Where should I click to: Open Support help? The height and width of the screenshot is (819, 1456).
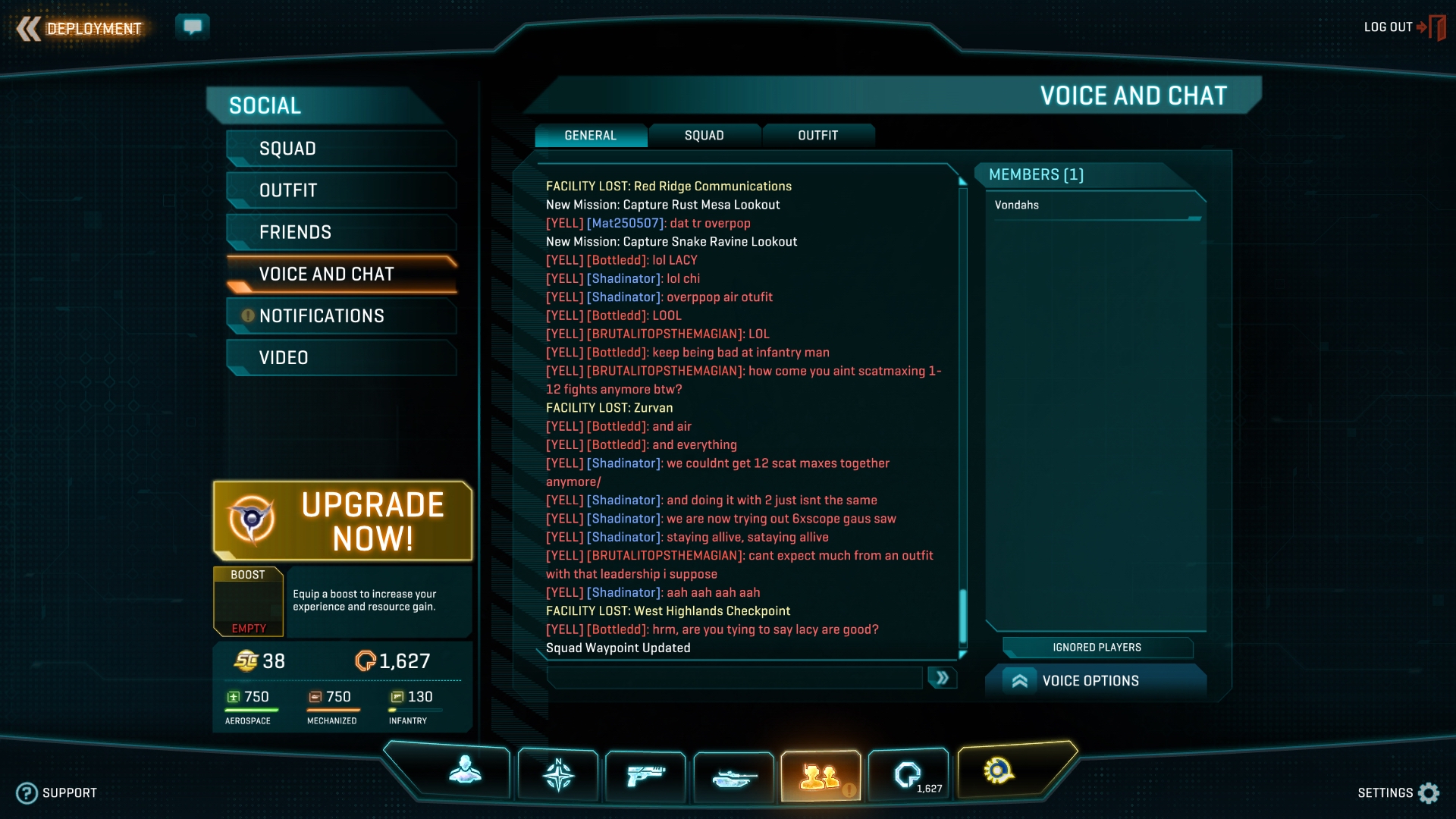point(57,793)
